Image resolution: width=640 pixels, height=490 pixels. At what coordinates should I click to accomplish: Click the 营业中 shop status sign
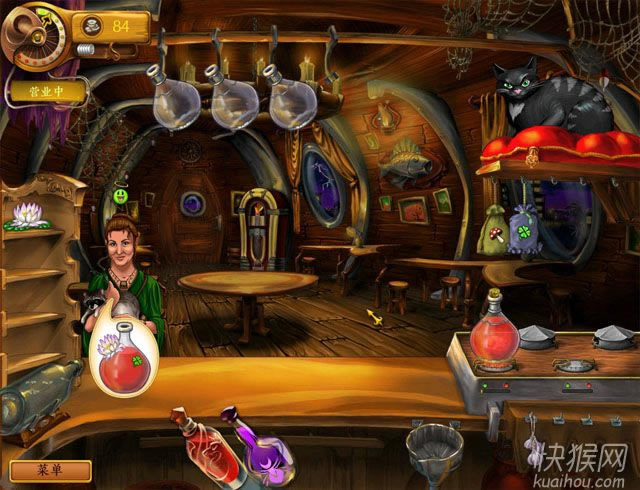pyautogui.click(x=47, y=92)
